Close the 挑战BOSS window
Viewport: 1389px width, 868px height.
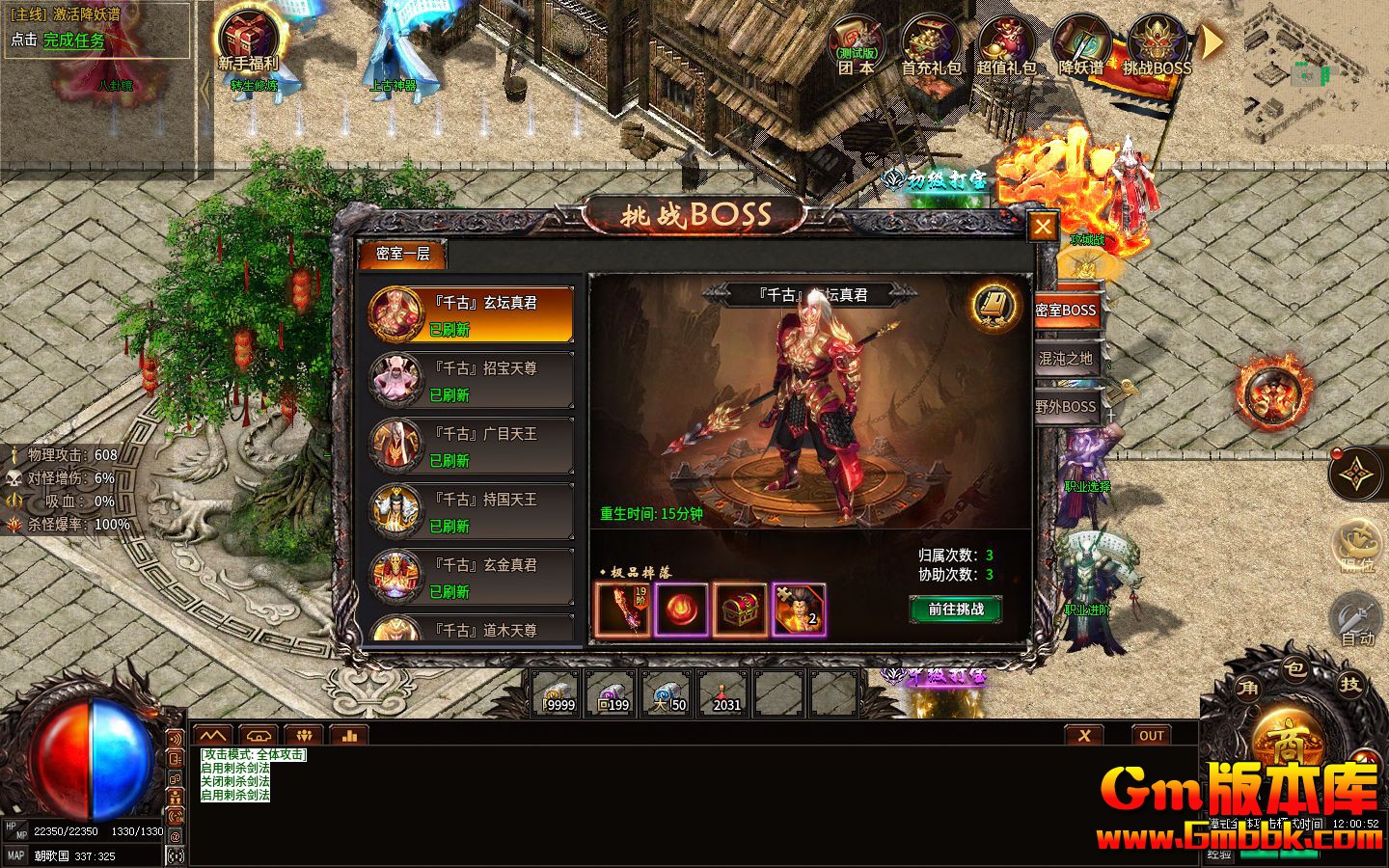coord(1042,227)
